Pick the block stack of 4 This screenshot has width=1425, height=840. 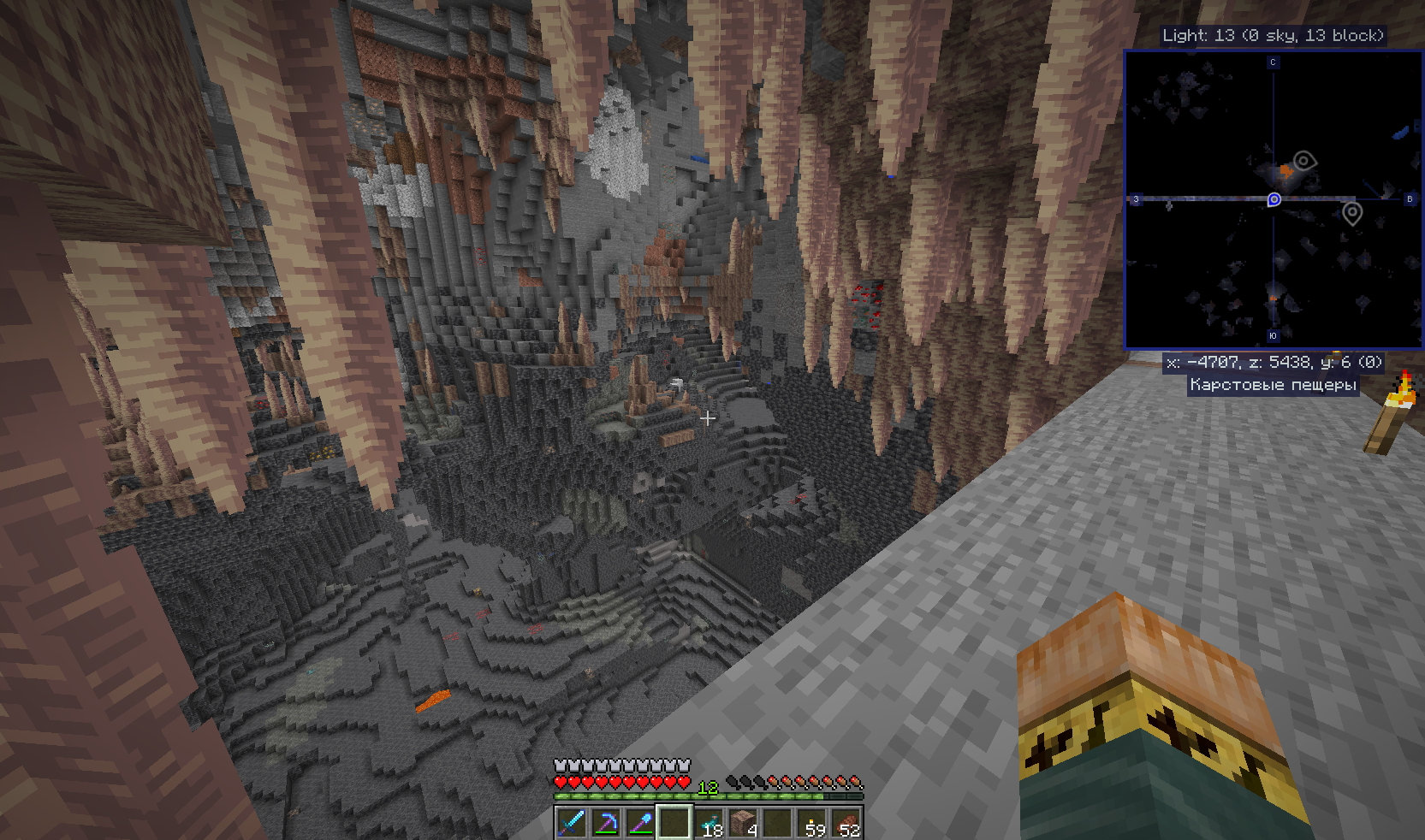(743, 823)
